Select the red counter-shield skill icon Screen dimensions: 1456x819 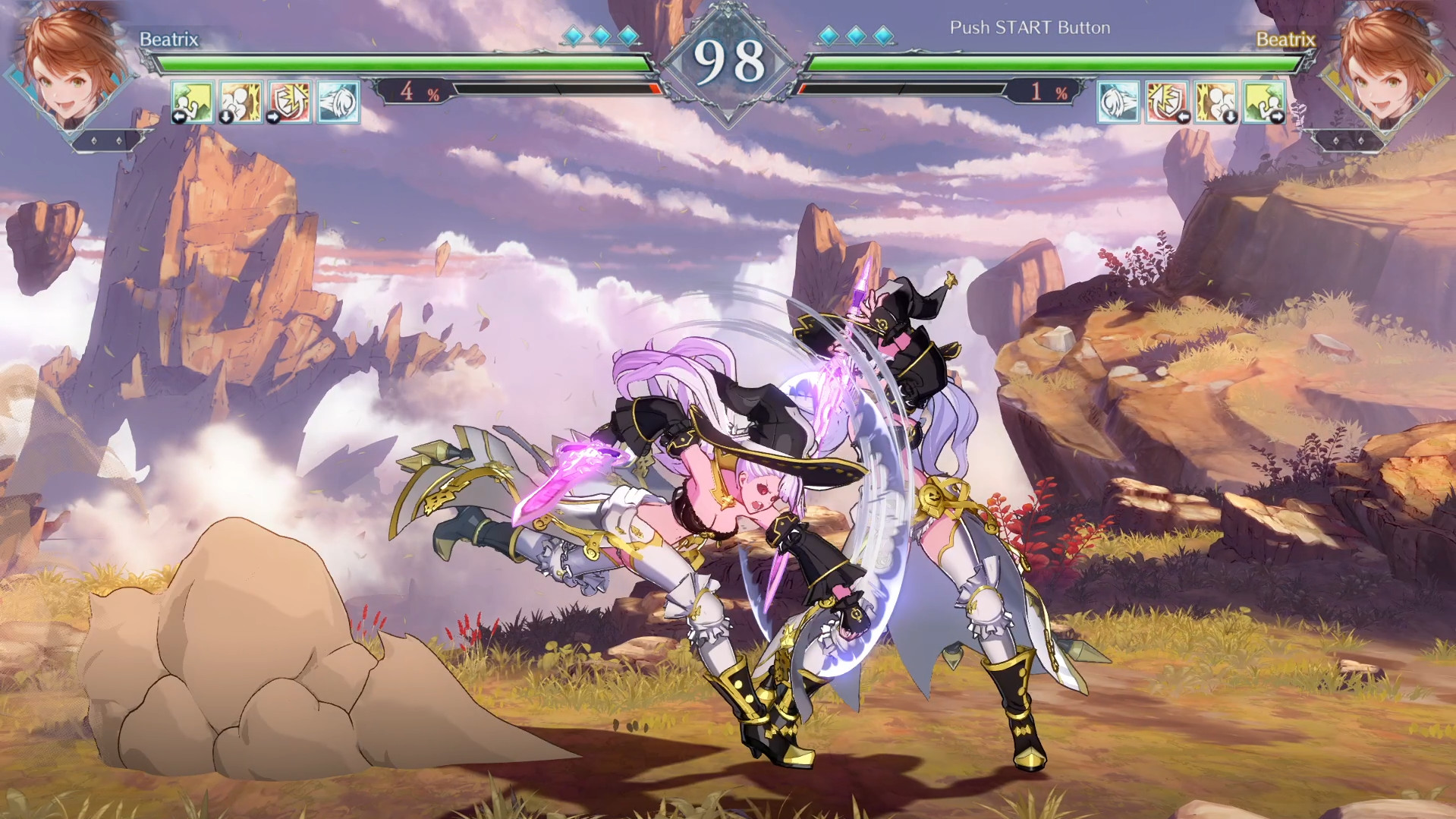point(290,103)
